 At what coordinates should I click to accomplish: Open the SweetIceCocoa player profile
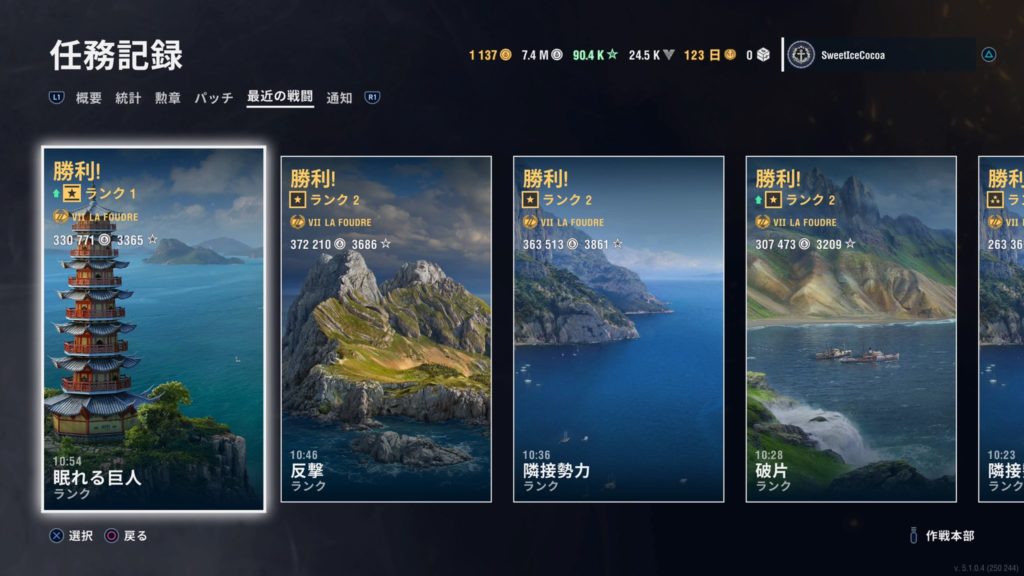pyautogui.click(x=880, y=55)
